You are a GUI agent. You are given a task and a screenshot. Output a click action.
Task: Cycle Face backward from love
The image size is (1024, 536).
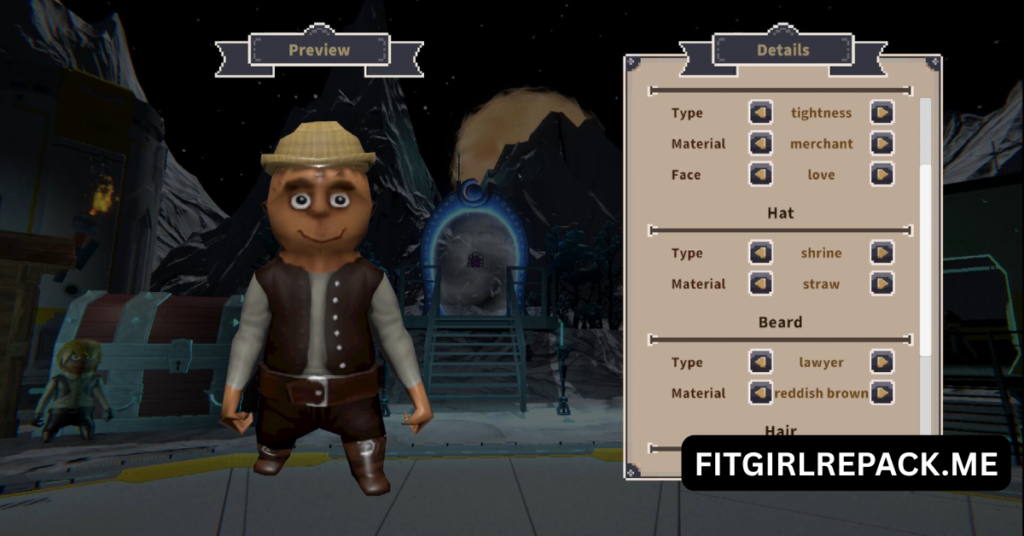point(761,175)
